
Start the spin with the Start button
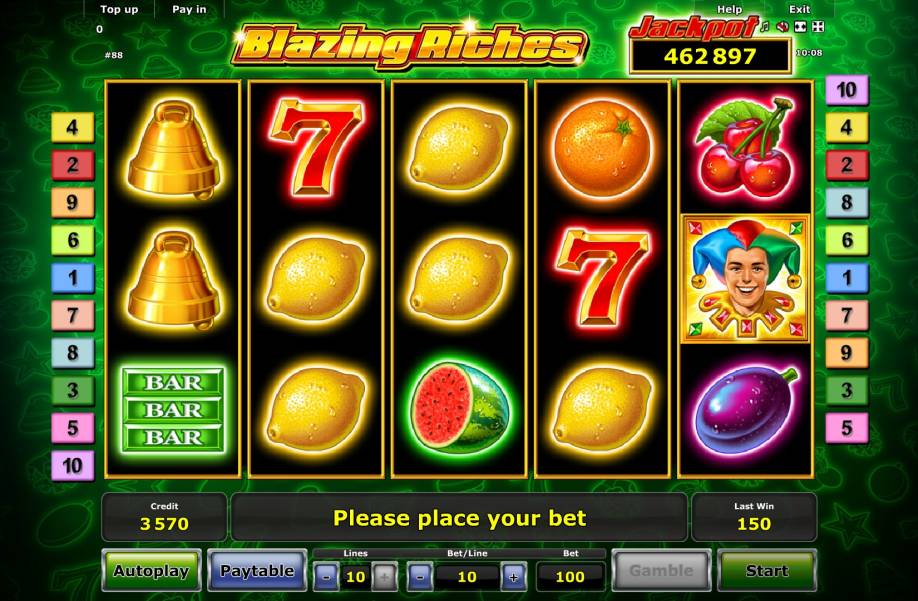[767, 571]
